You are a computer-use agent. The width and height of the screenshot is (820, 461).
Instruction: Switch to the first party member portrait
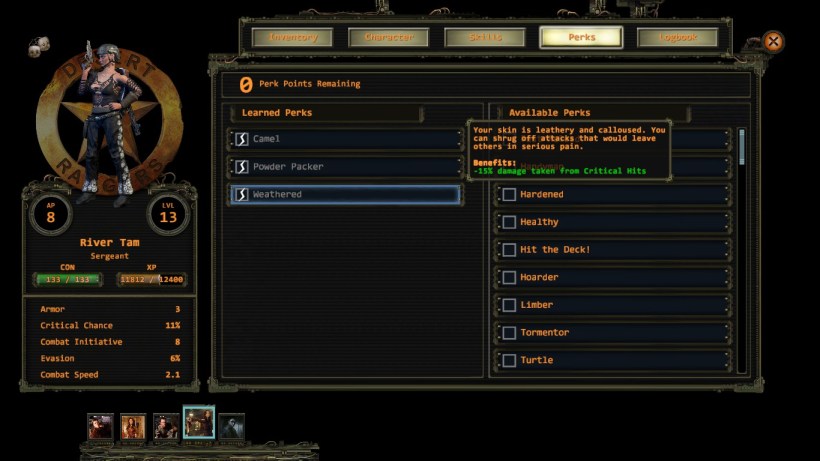click(x=100, y=427)
